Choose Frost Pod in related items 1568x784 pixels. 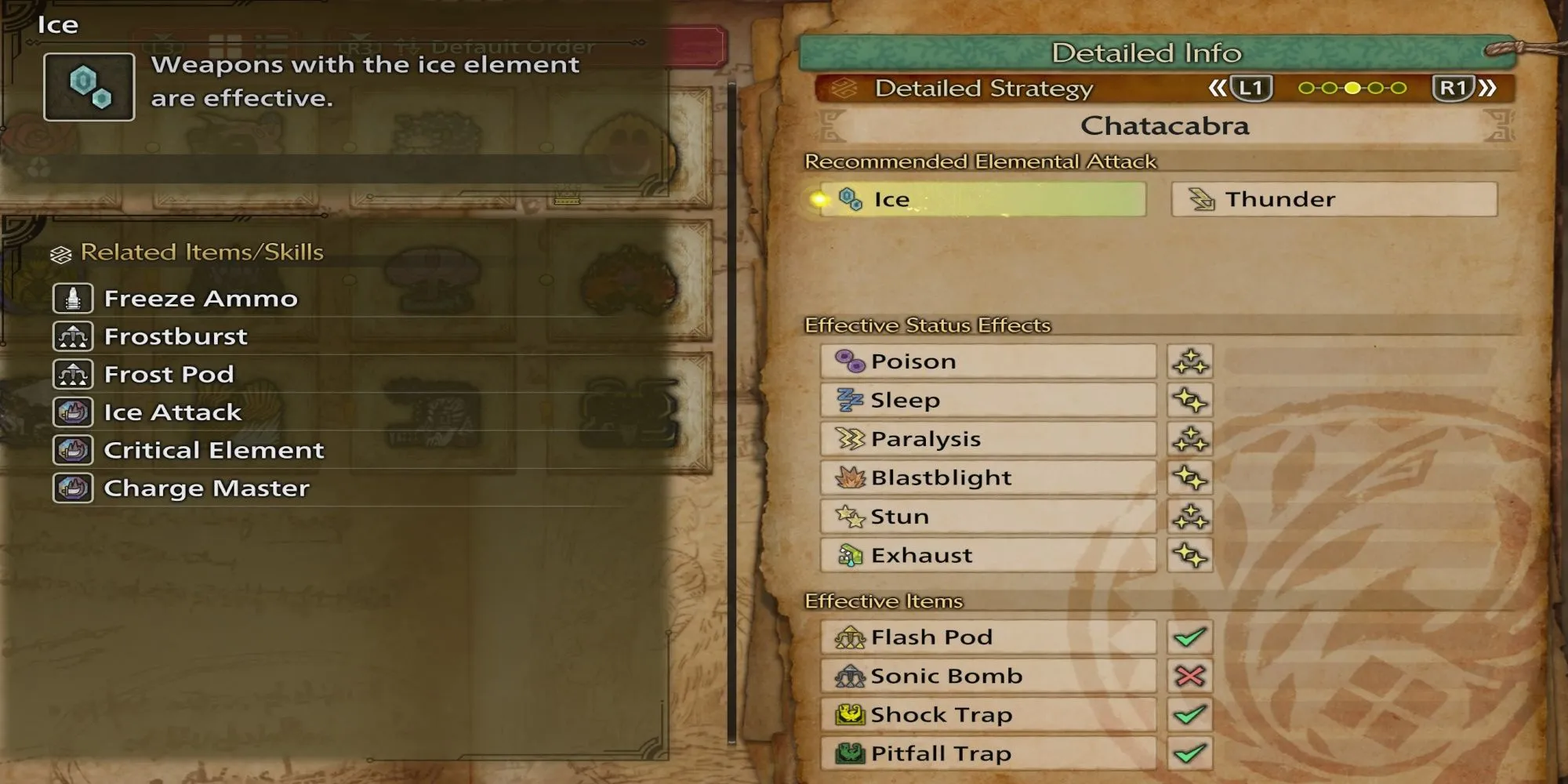pyautogui.click(x=169, y=375)
